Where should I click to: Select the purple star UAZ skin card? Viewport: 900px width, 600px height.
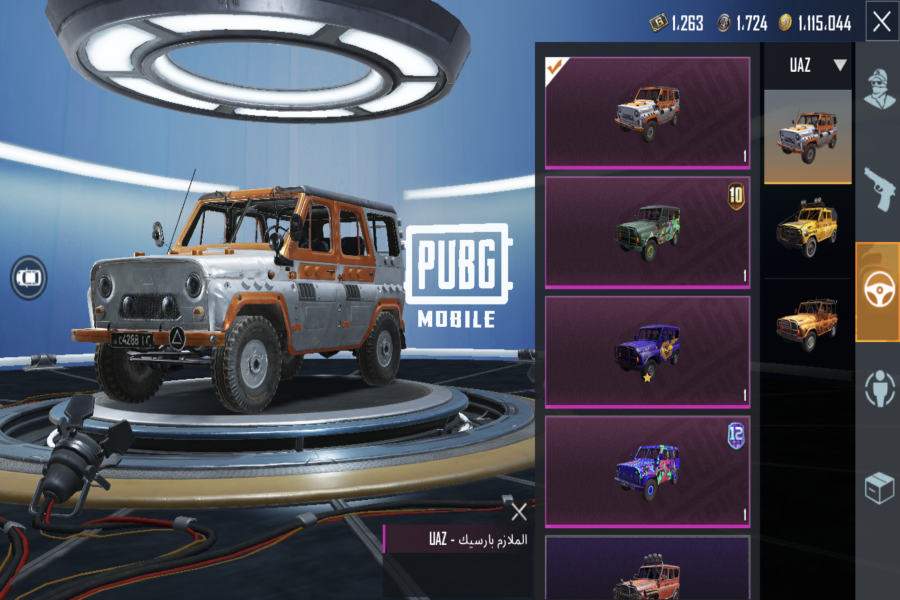click(x=647, y=351)
